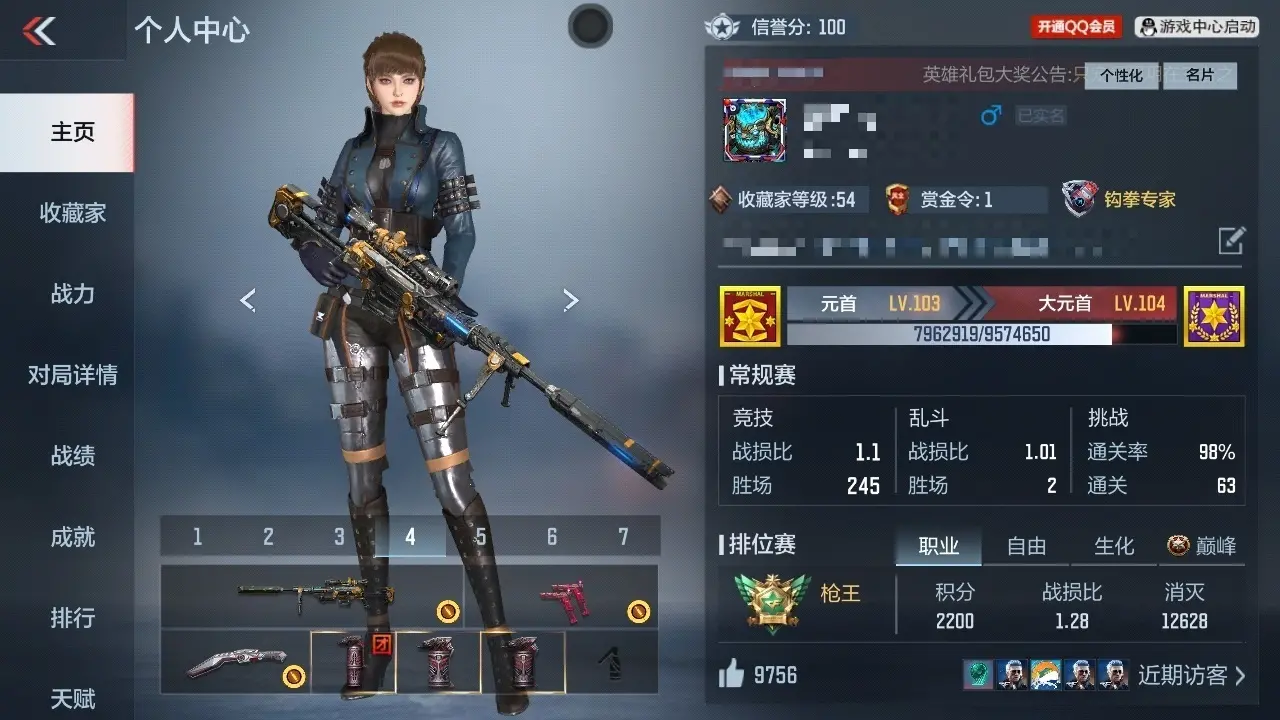Switch ranked view to 生化 tab
Viewport: 1280px width, 720px height.
(1114, 546)
